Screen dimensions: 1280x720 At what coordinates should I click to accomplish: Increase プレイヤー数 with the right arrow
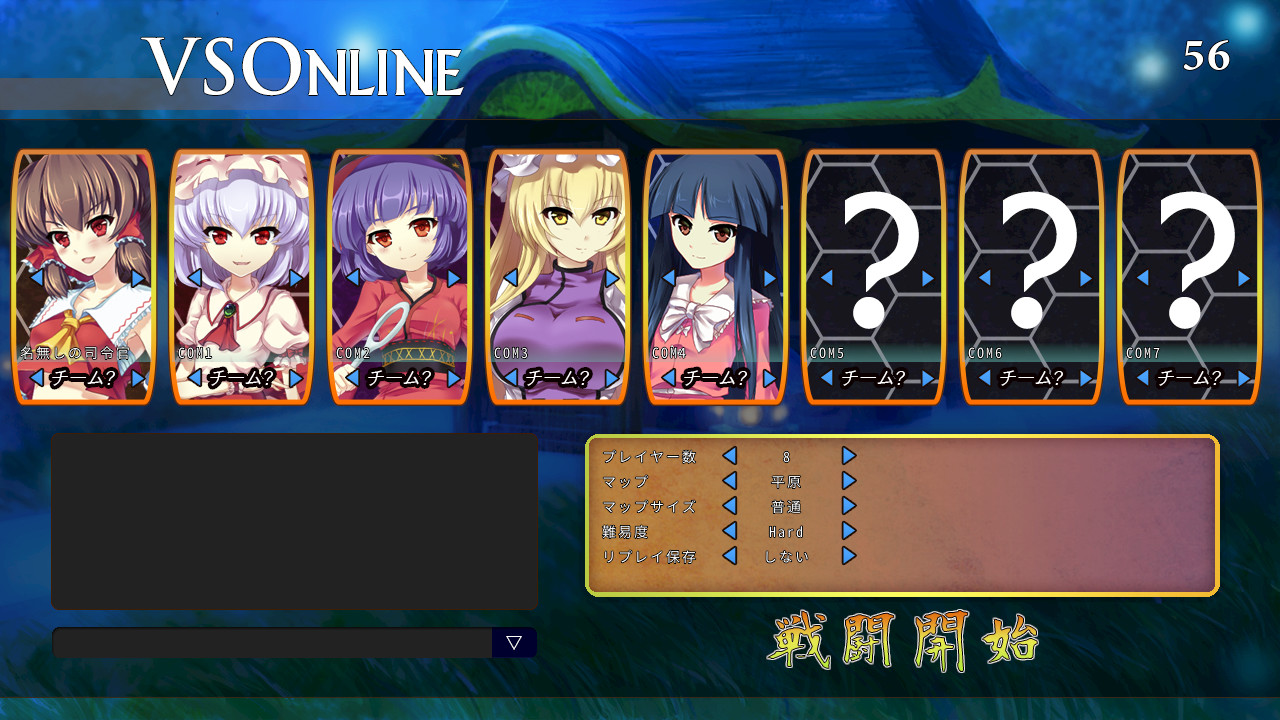(849, 455)
